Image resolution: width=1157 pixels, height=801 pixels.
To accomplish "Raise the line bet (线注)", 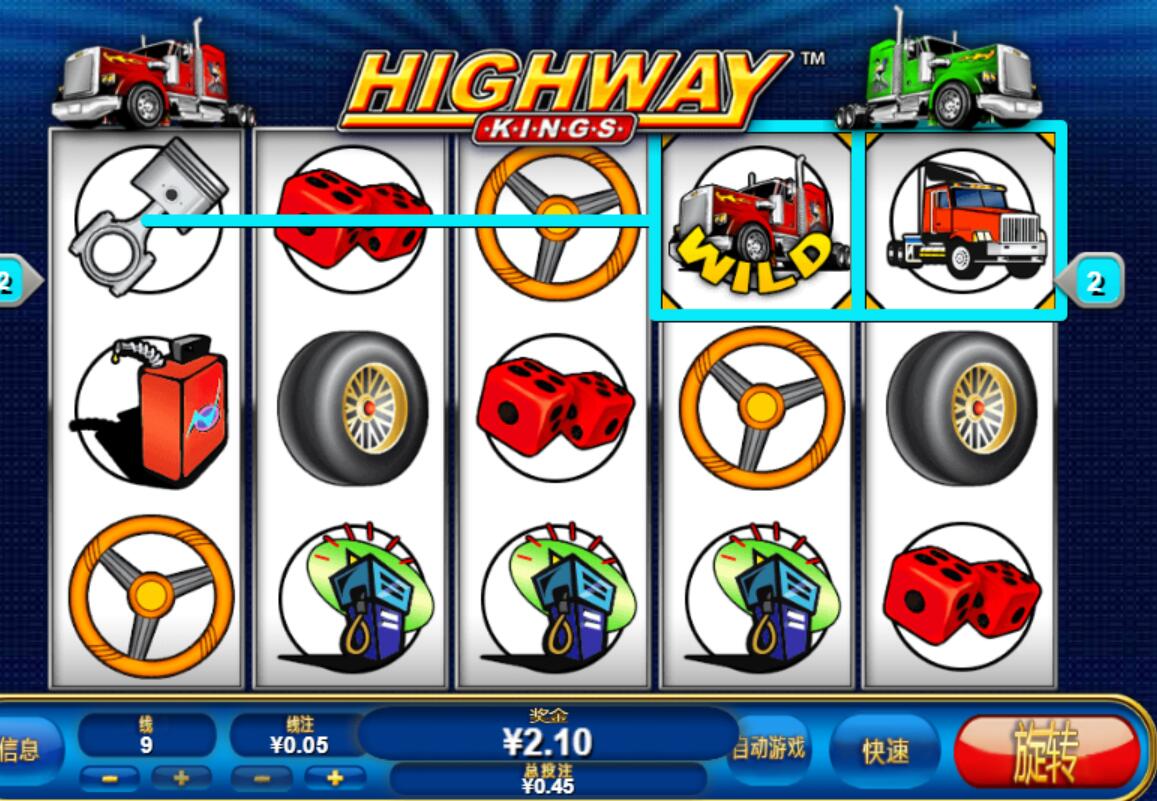I will [333, 778].
